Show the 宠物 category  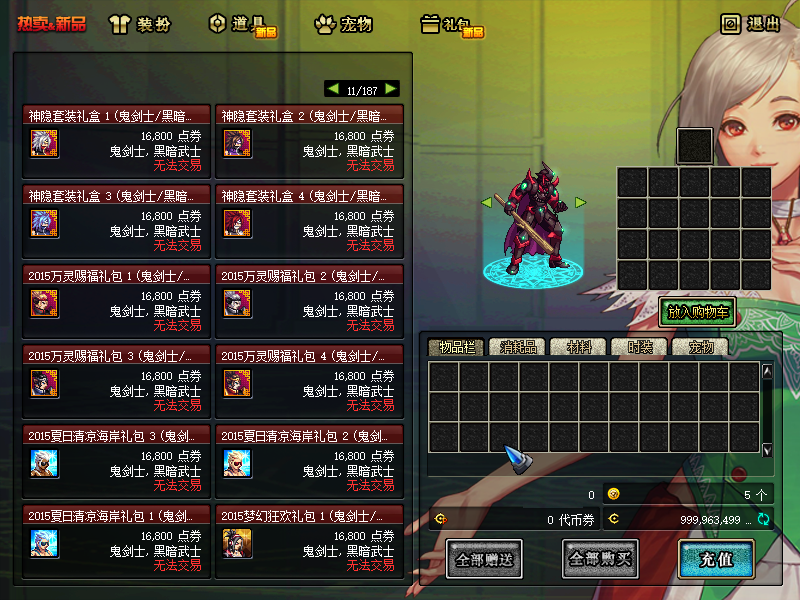(343, 24)
